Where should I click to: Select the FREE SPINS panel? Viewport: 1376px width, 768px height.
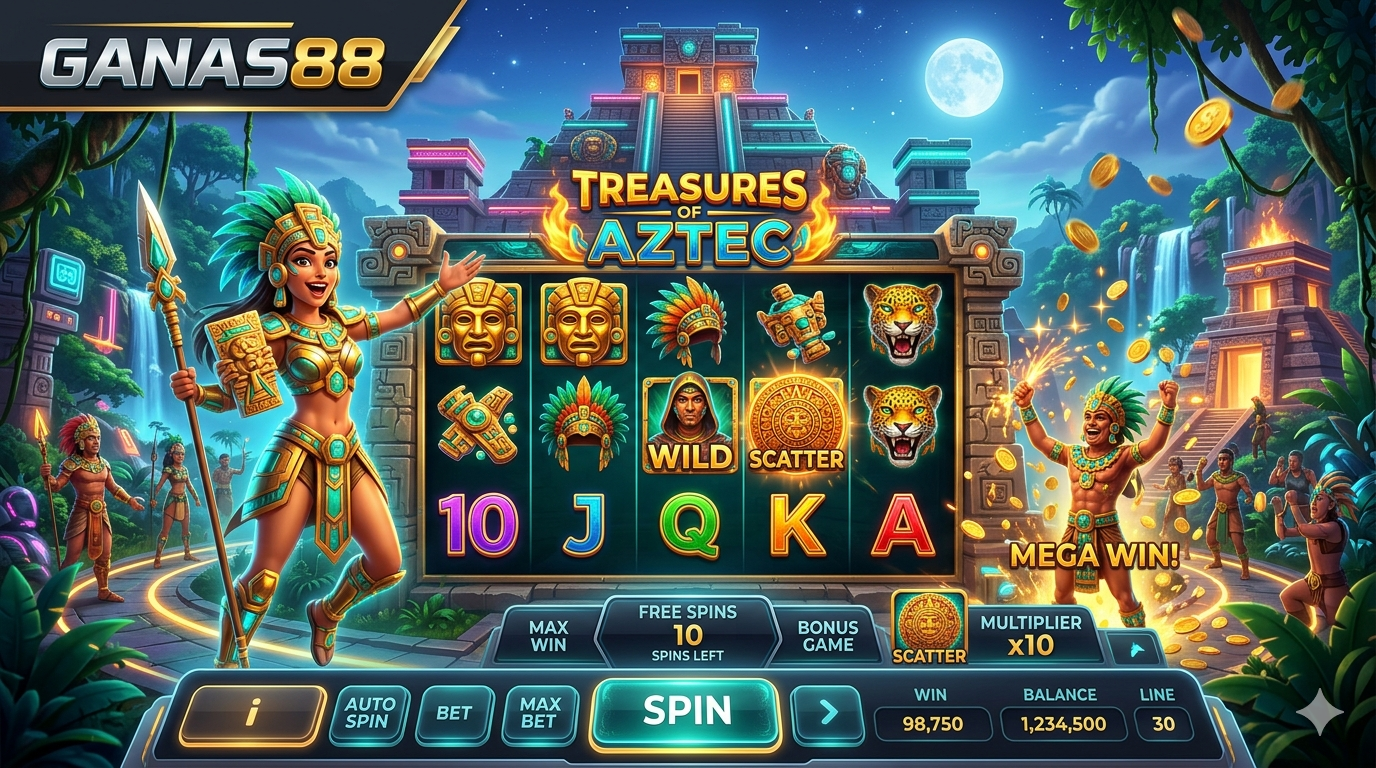click(x=687, y=633)
